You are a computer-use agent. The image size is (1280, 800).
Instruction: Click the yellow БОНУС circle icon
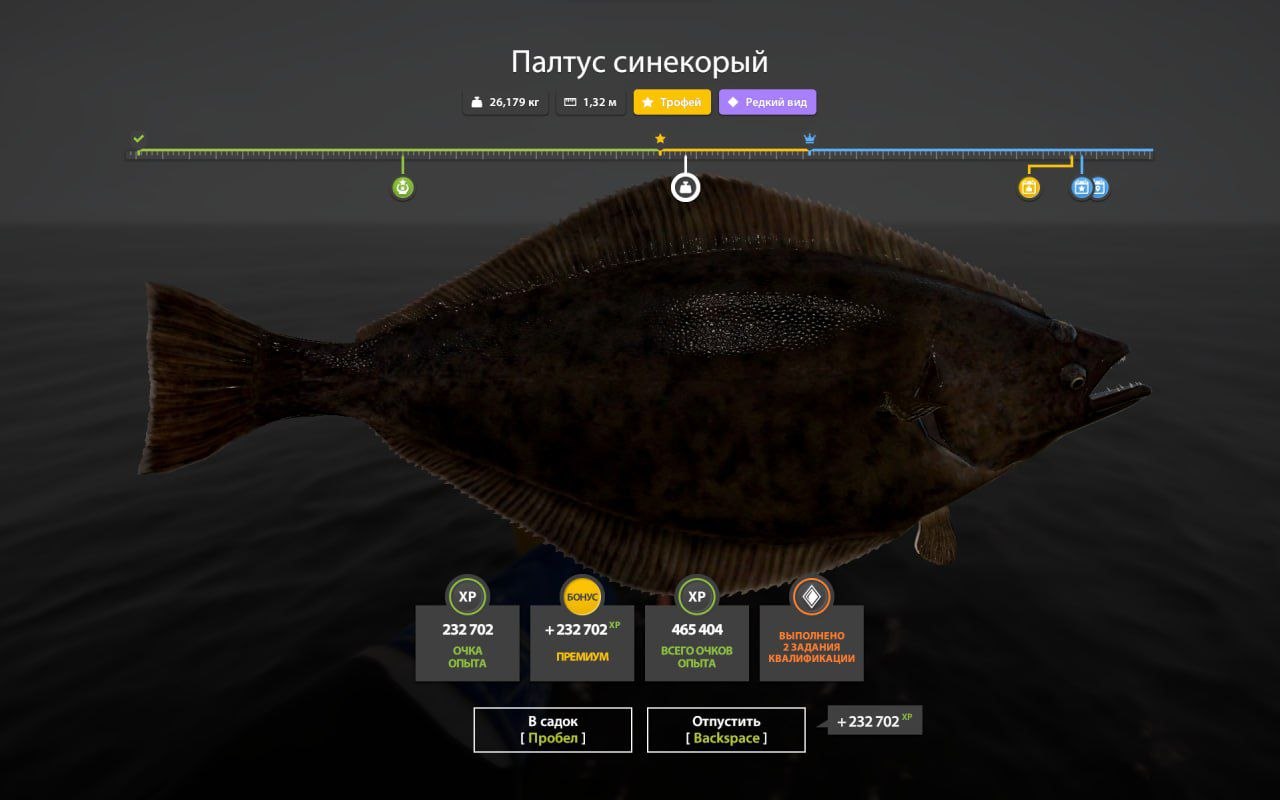[582, 597]
